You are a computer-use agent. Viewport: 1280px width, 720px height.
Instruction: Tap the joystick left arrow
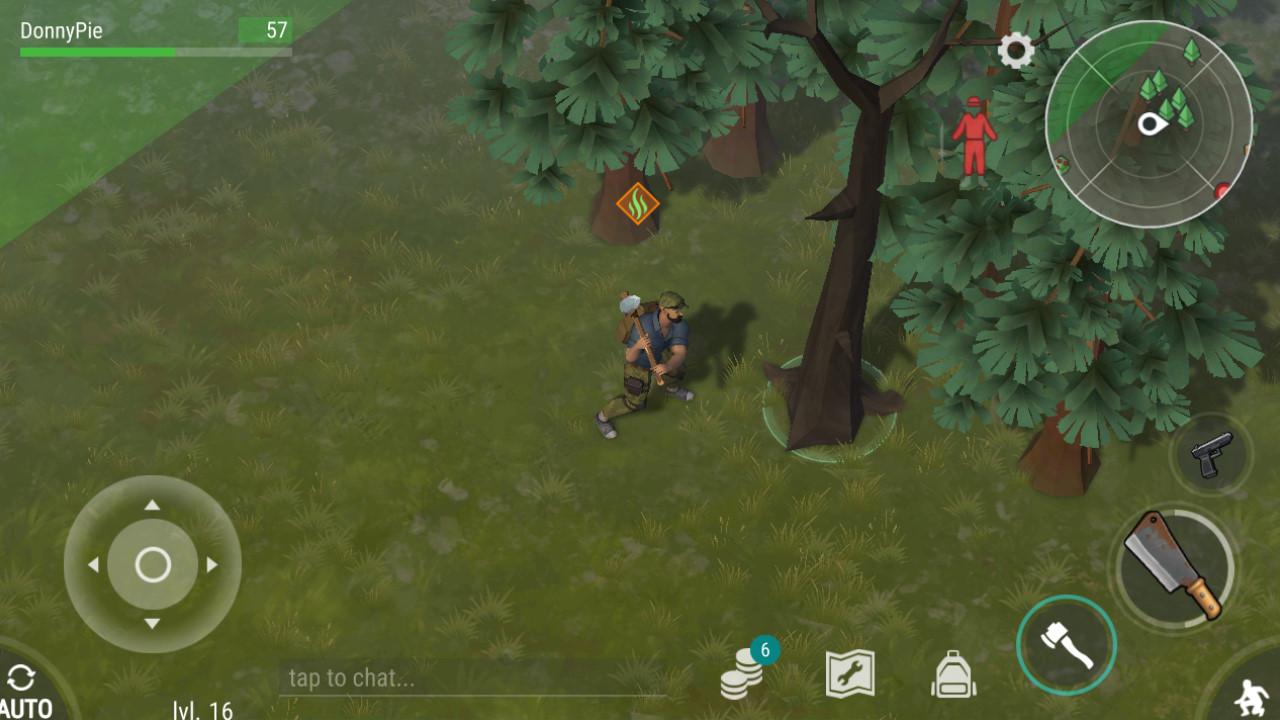(93, 565)
